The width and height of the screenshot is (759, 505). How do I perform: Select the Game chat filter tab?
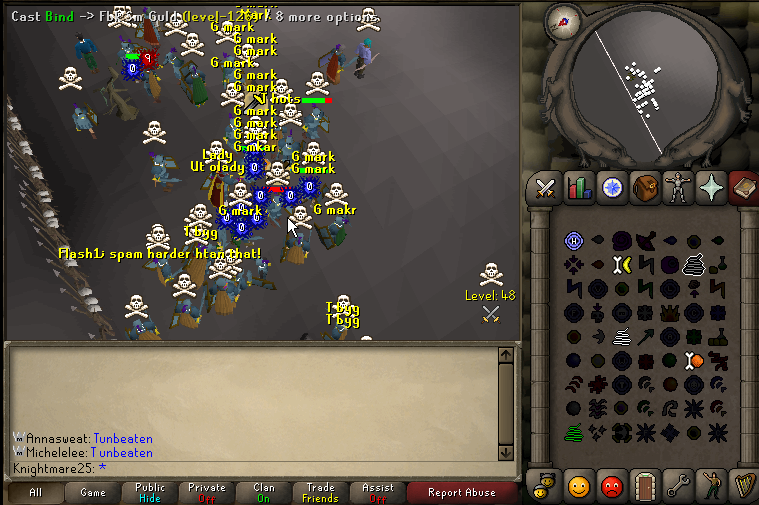click(x=93, y=492)
